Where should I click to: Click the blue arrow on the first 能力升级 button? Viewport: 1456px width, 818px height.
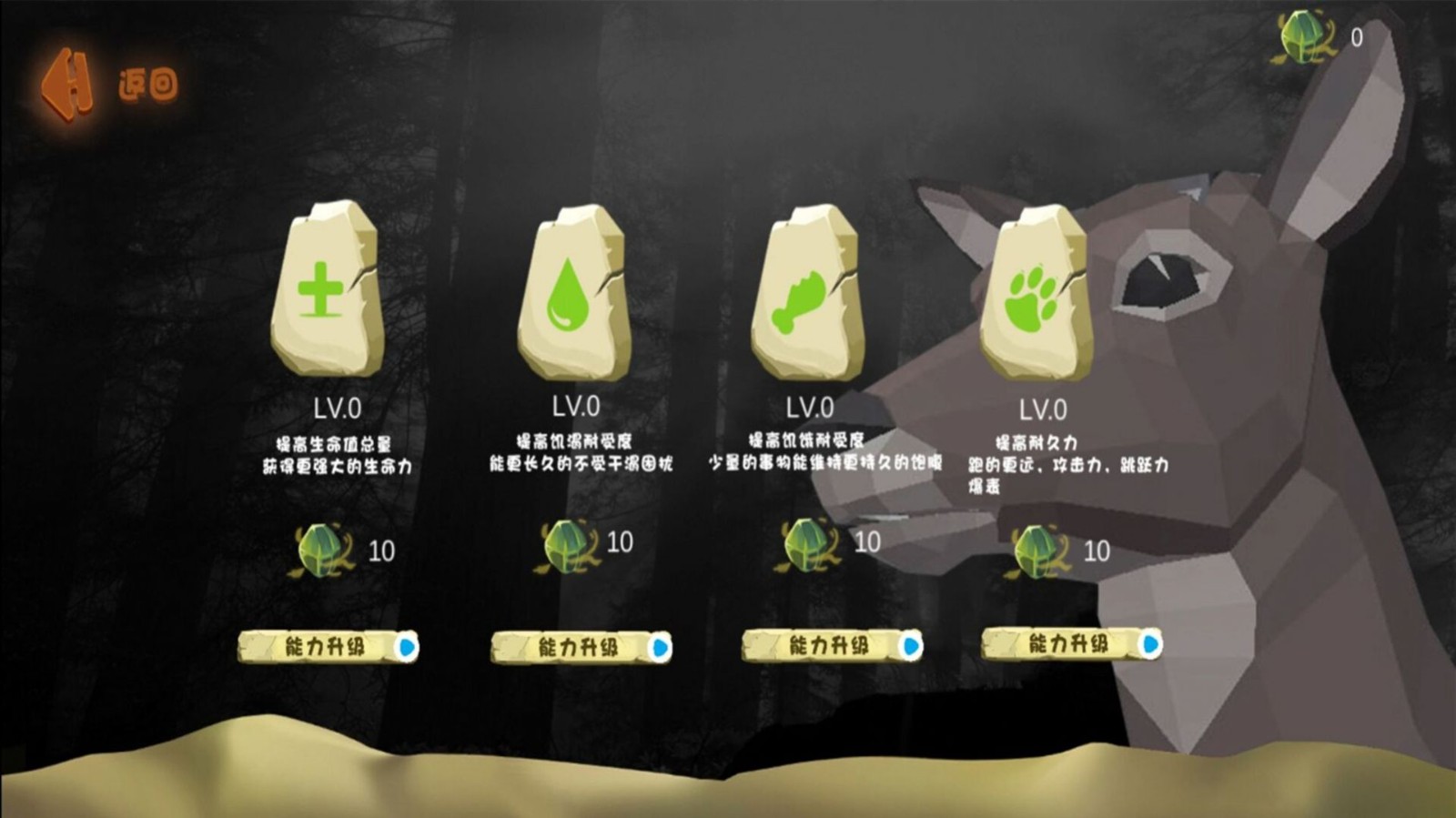(407, 648)
